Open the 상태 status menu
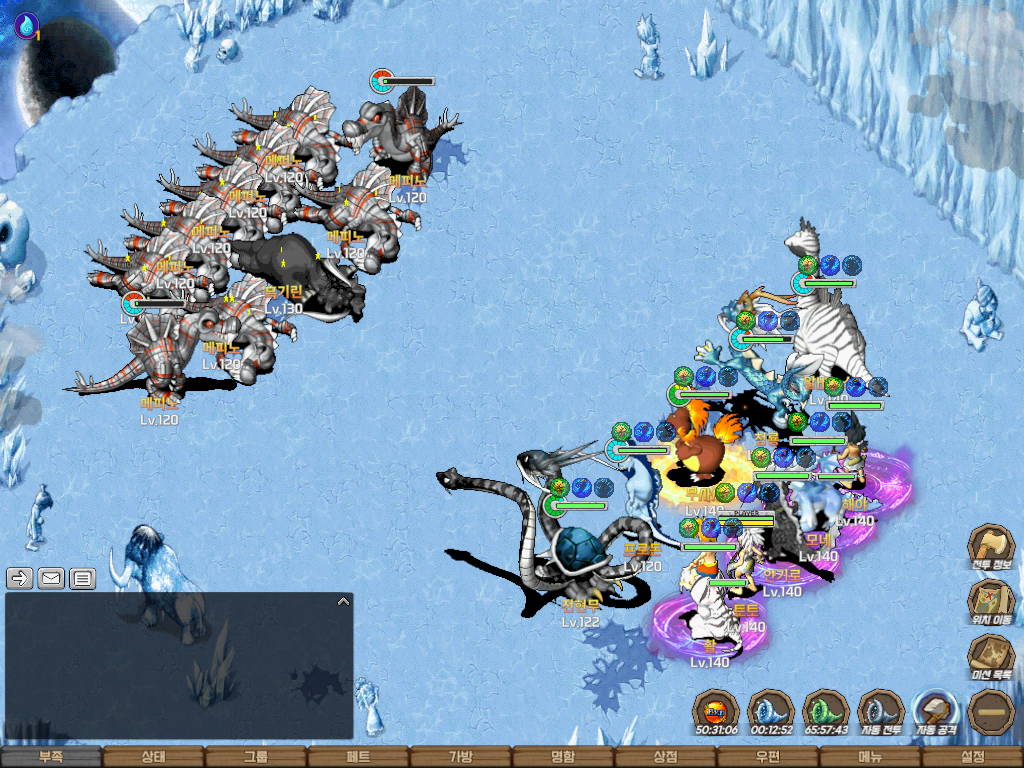Viewport: 1024px width, 768px height. (x=153, y=758)
